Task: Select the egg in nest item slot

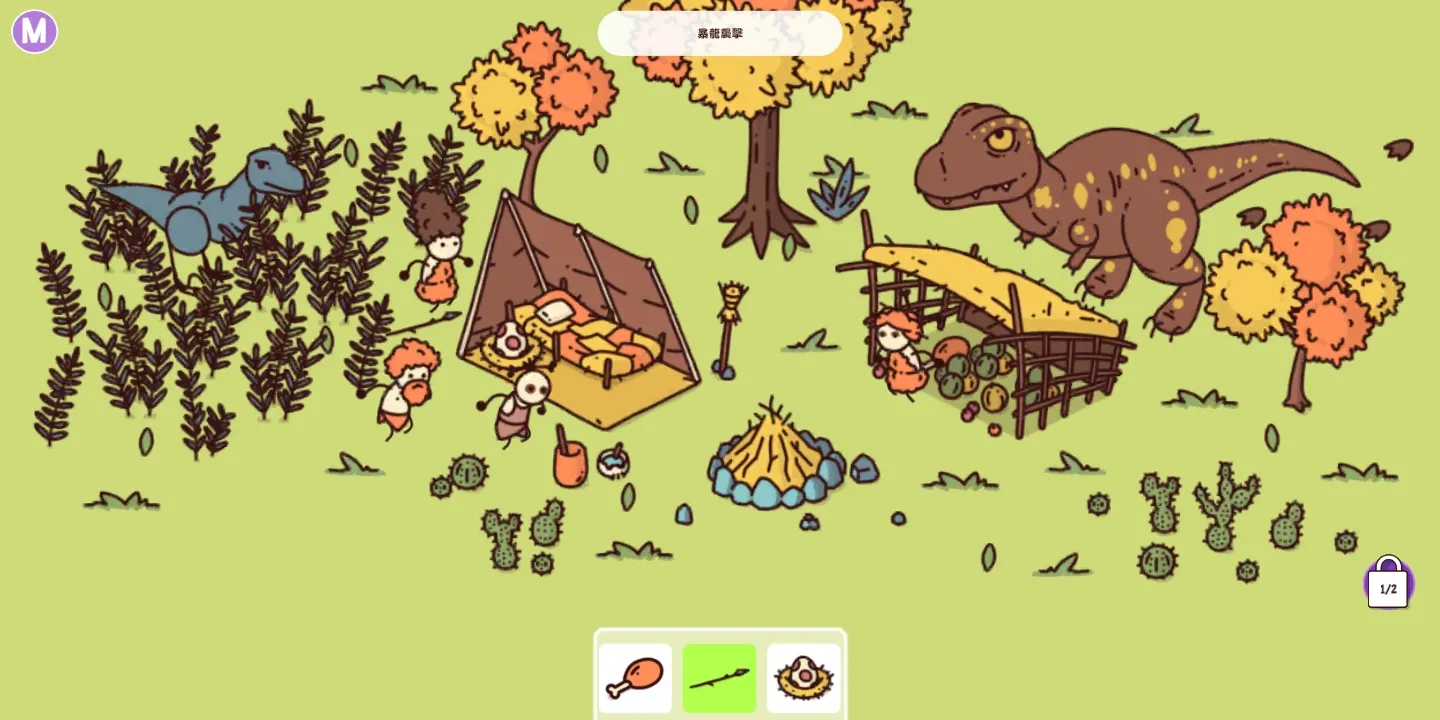Action: (x=804, y=678)
